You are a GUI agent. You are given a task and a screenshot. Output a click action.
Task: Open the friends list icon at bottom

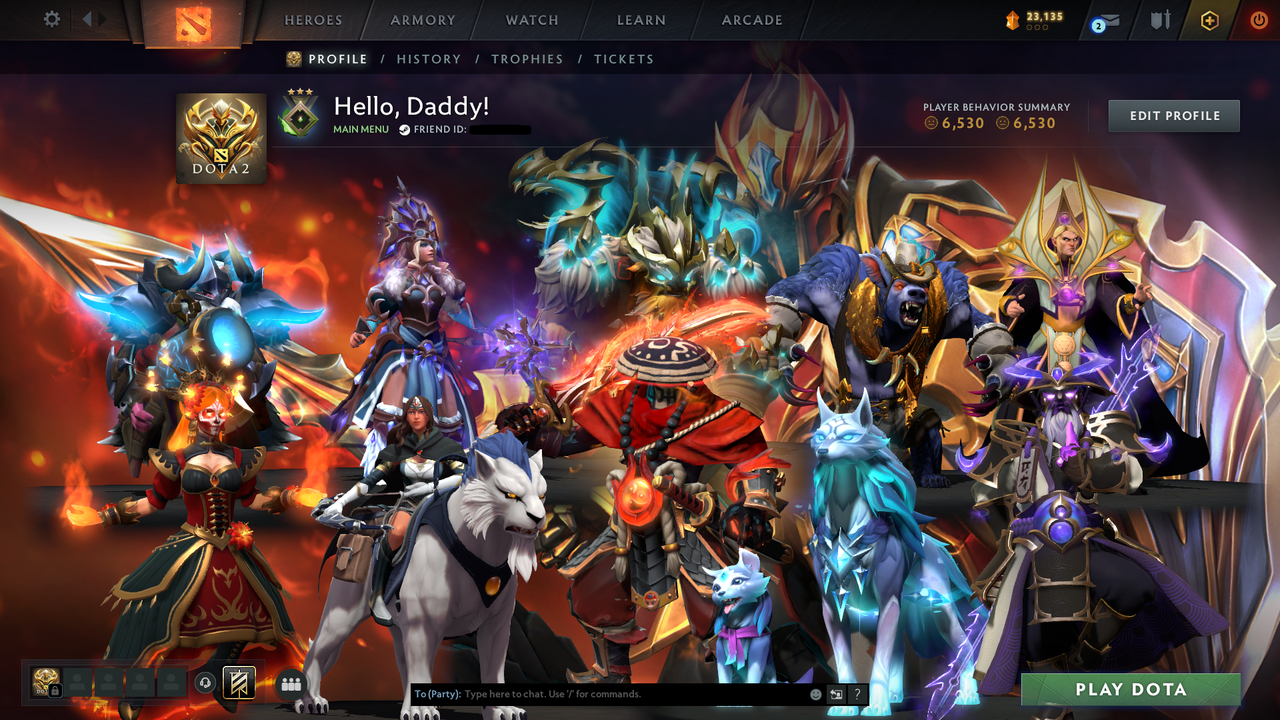[x=289, y=684]
